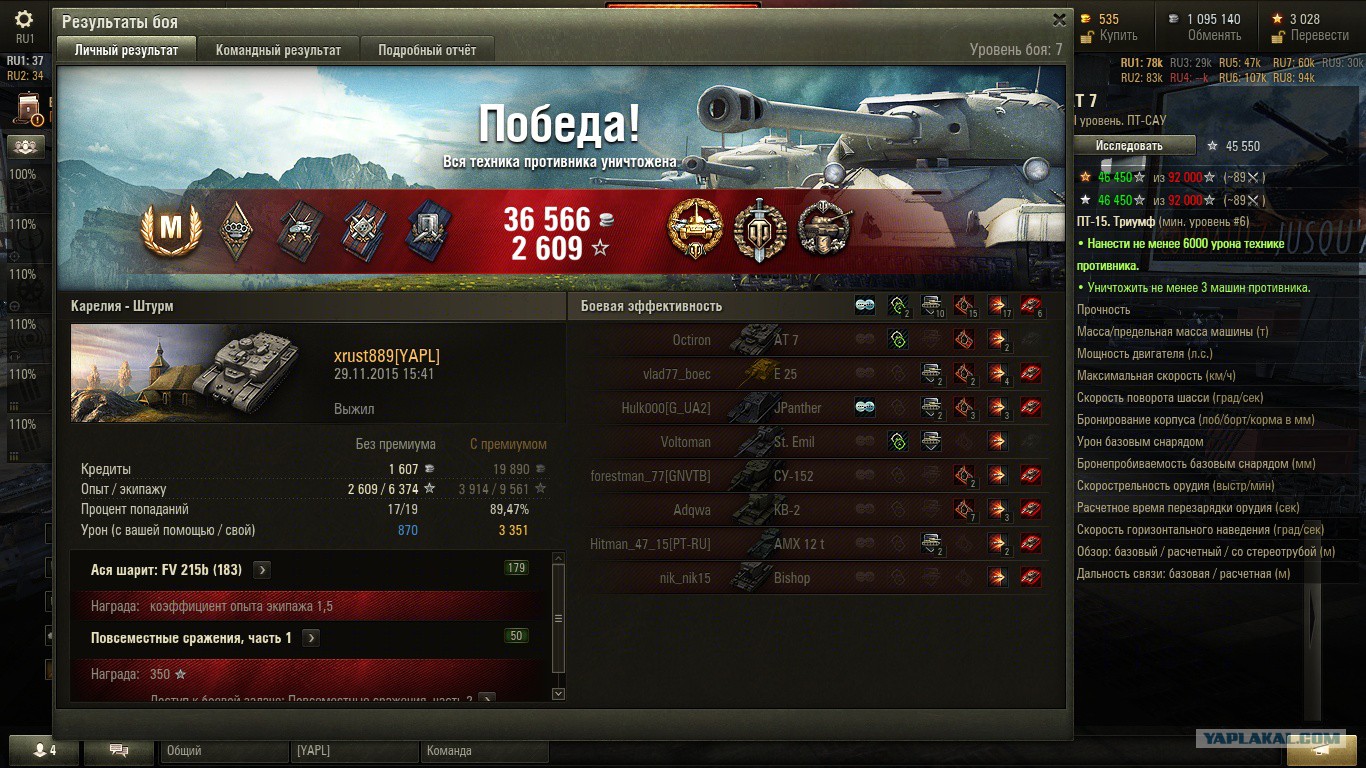This screenshot has height=768, width=1366.
Task: Switch to the Командный результат tab
Action: coord(278,50)
